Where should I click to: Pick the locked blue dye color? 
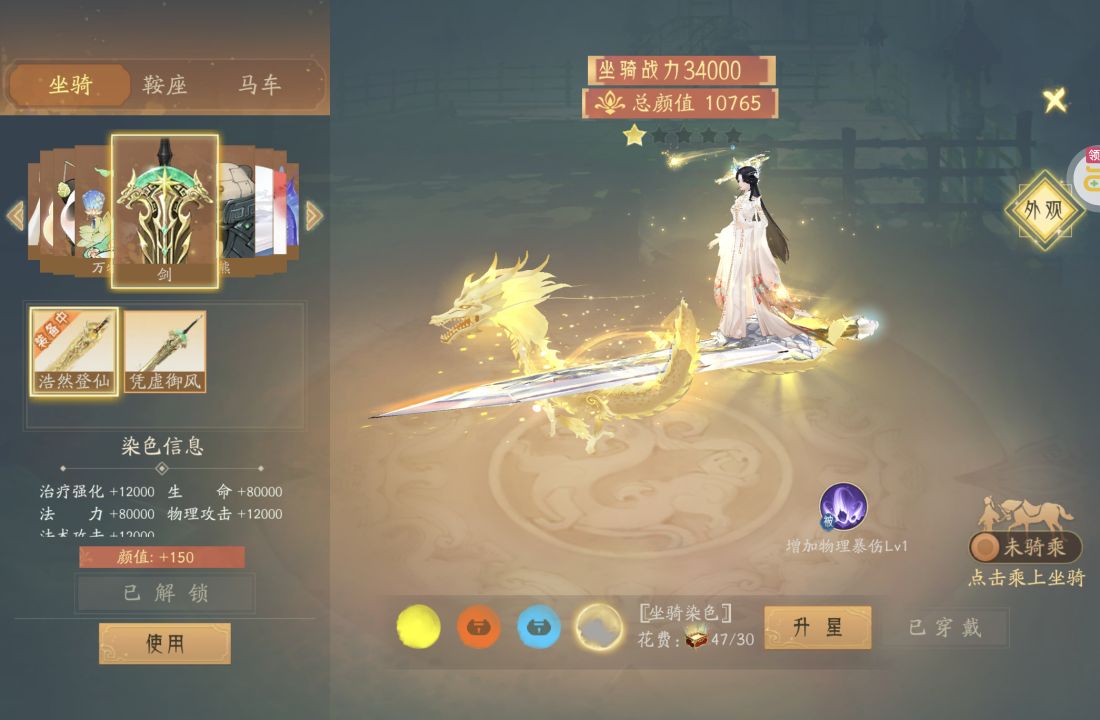538,627
